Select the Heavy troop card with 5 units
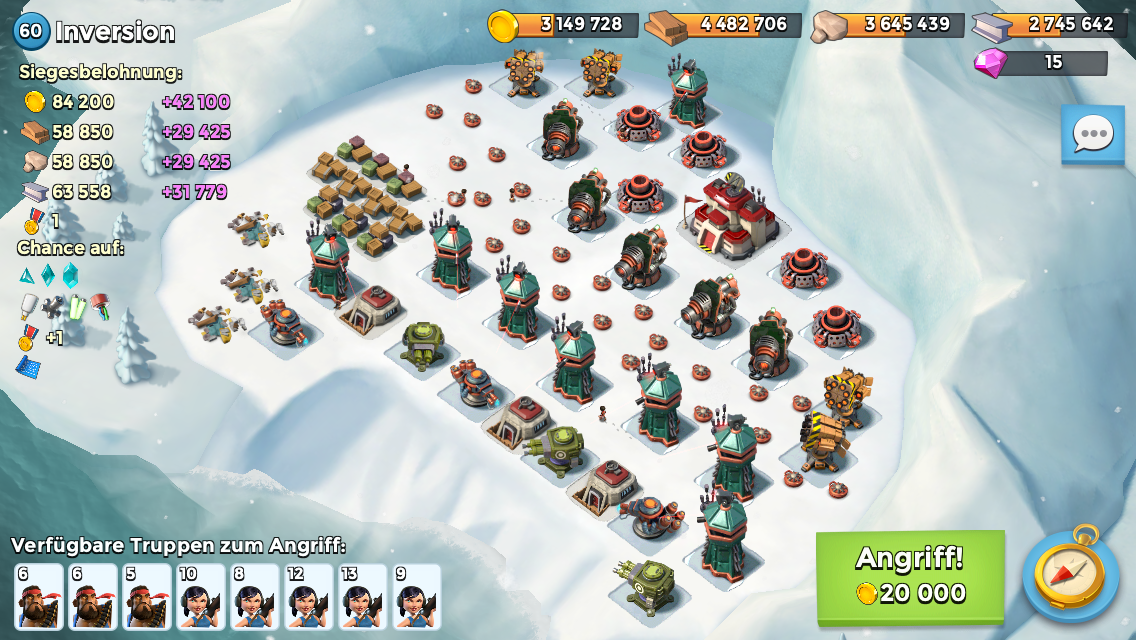The width and height of the screenshot is (1136, 640). [x=147, y=597]
